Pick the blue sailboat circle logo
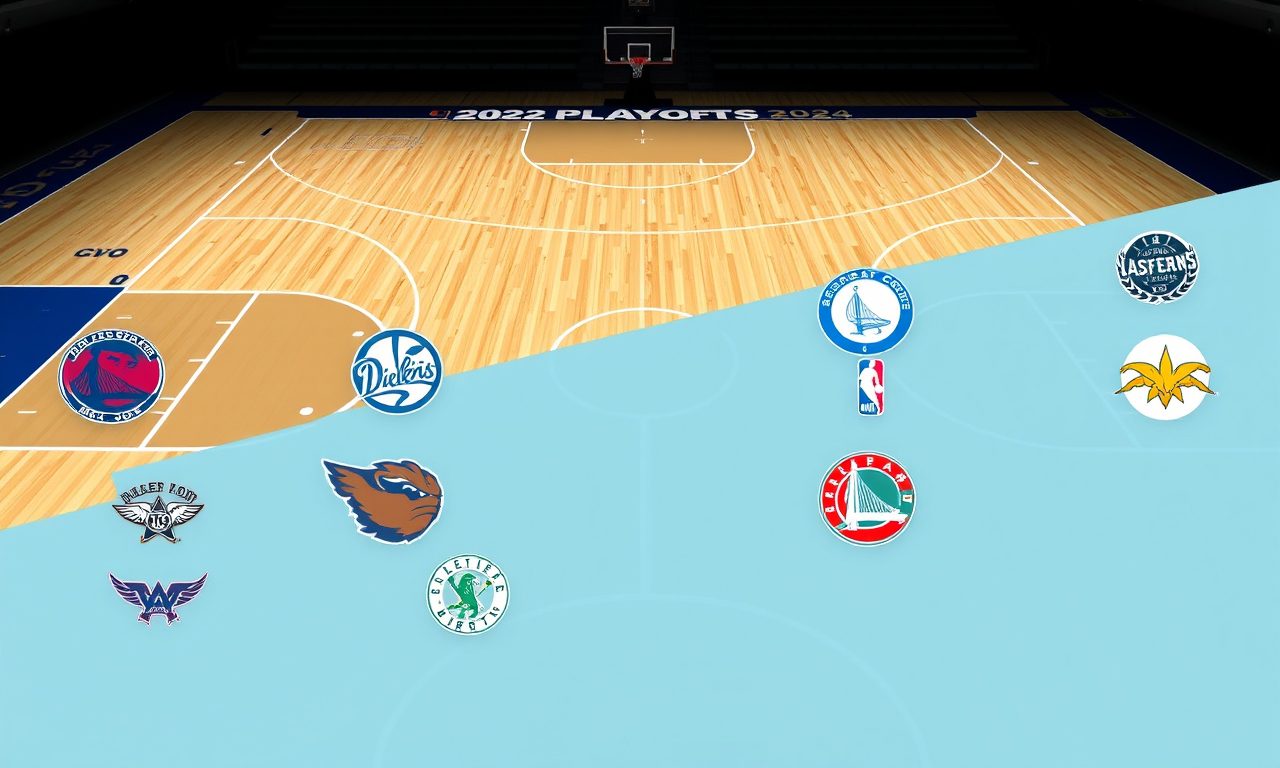Screen dimensions: 1280x768 [x=865, y=311]
